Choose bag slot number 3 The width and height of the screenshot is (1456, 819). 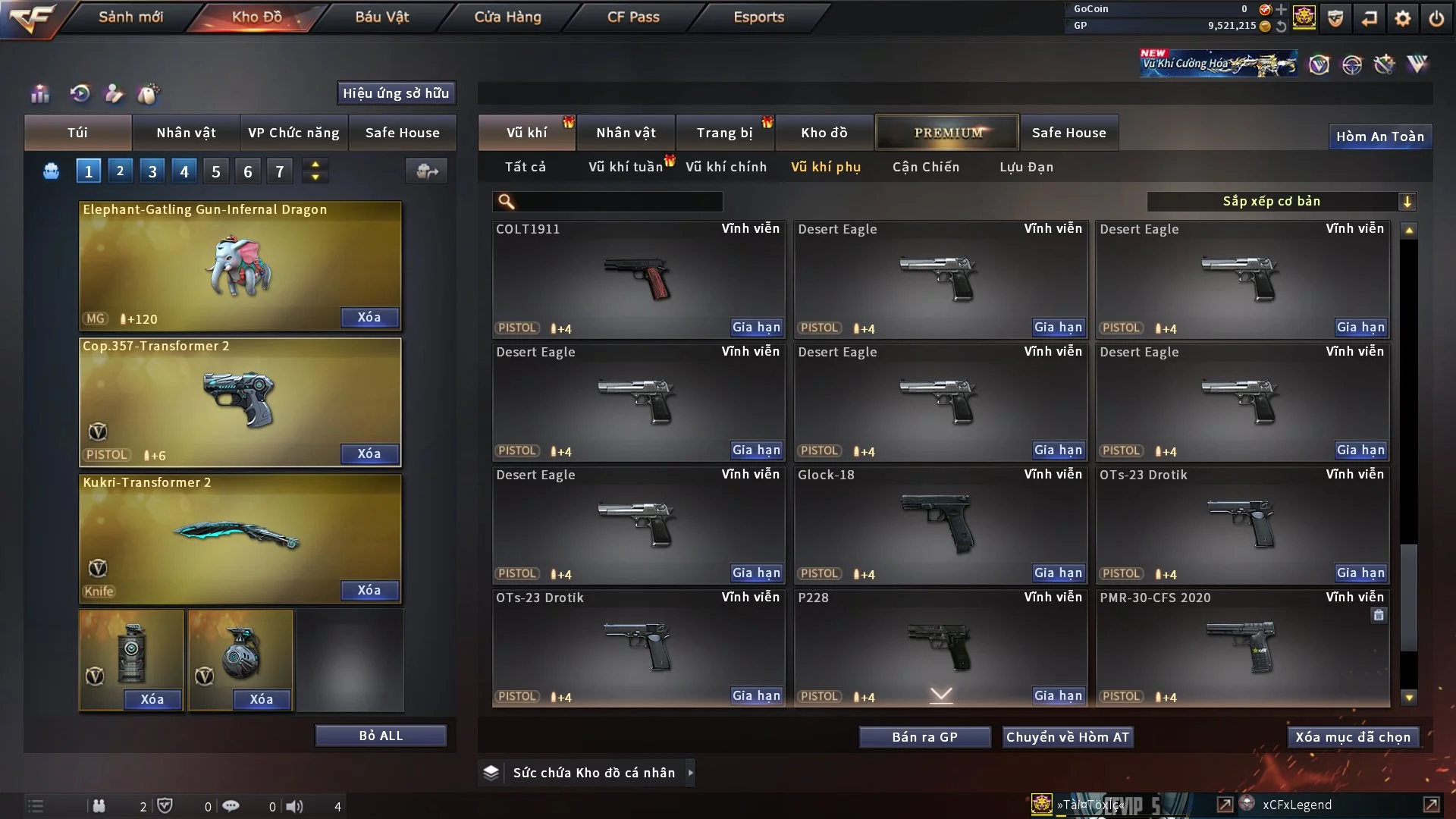point(152,171)
